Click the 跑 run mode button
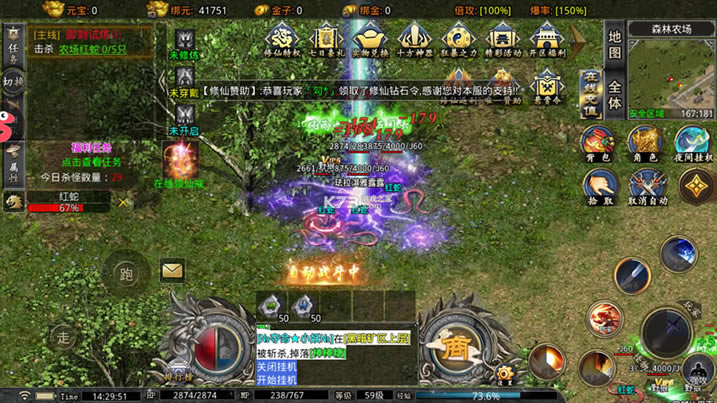The image size is (717, 403). tap(126, 271)
